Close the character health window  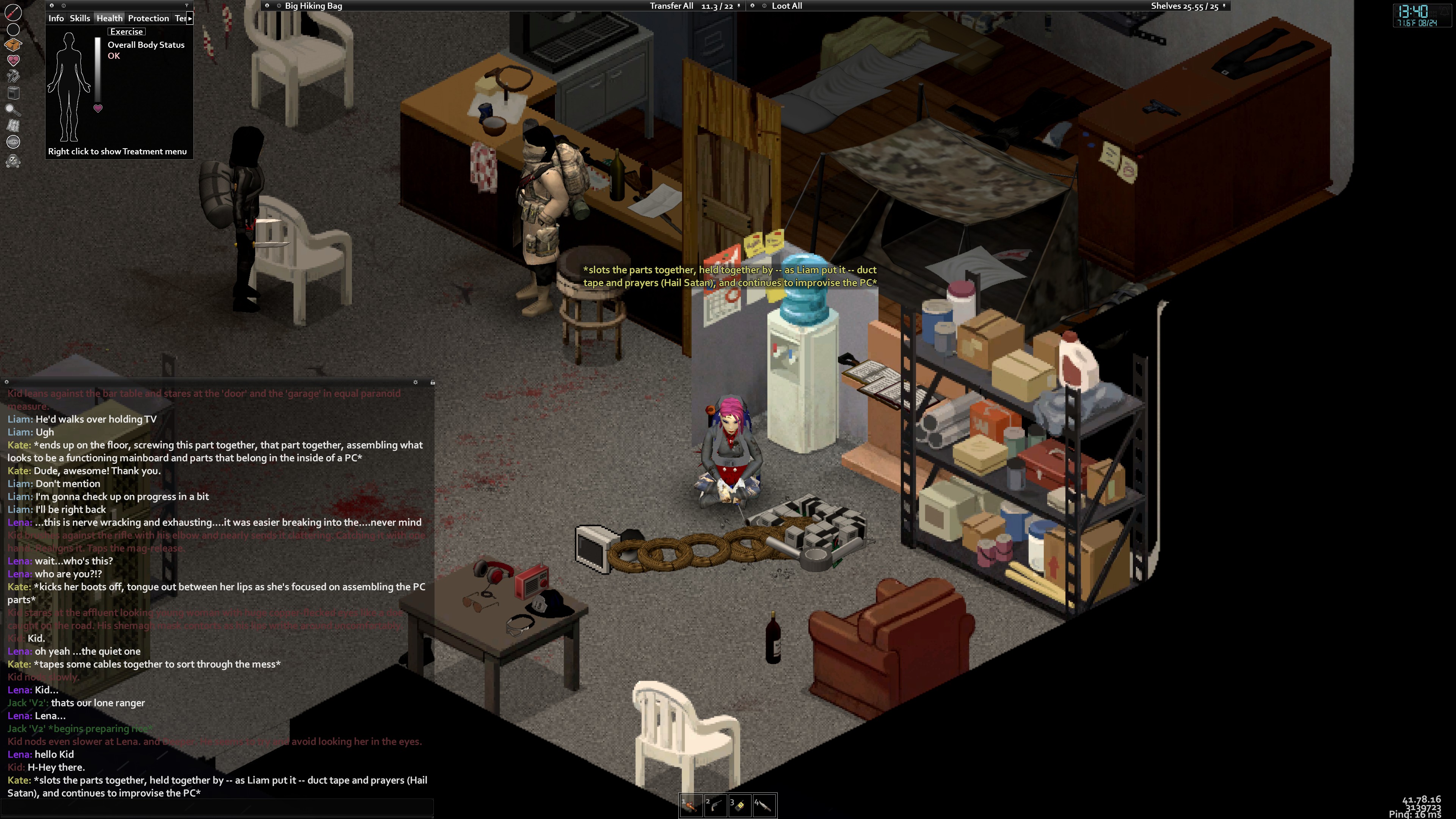click(x=52, y=6)
